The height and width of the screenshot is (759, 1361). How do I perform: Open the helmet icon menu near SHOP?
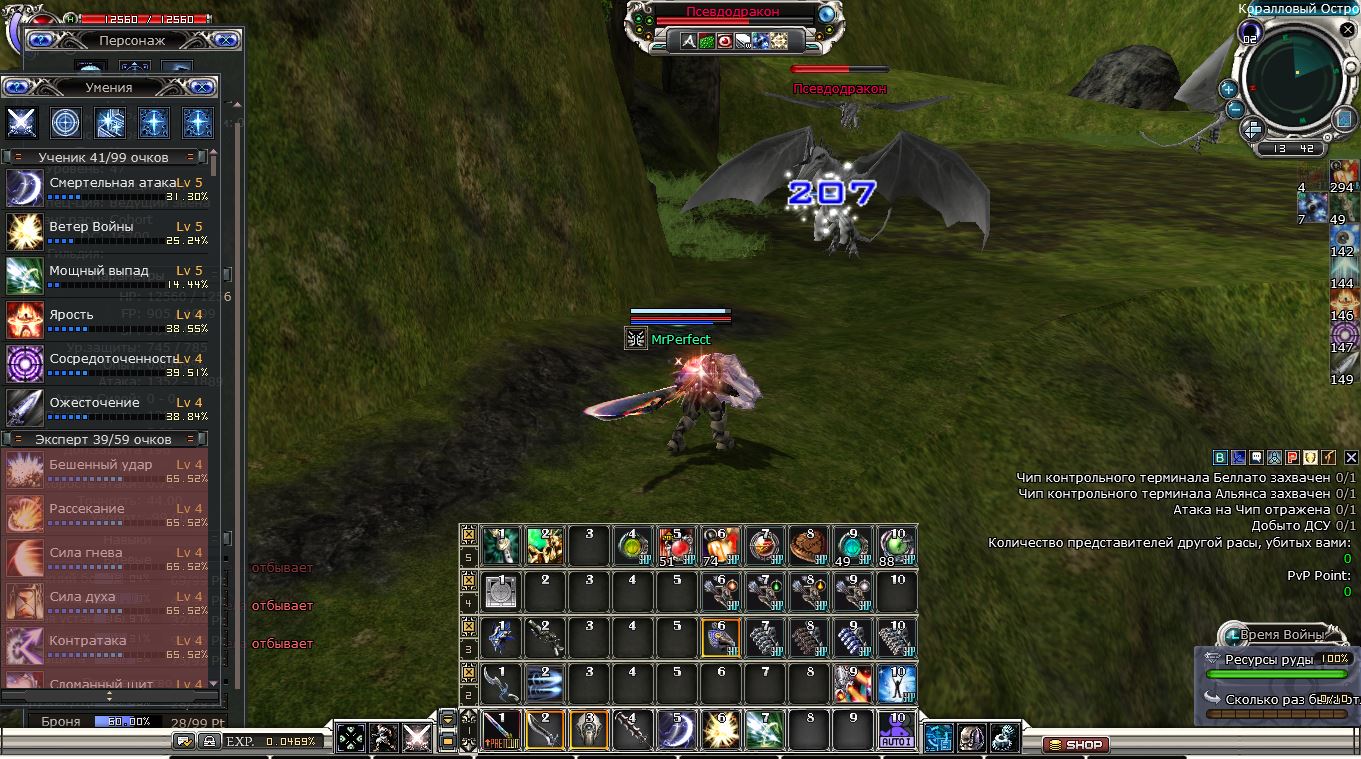click(971, 738)
